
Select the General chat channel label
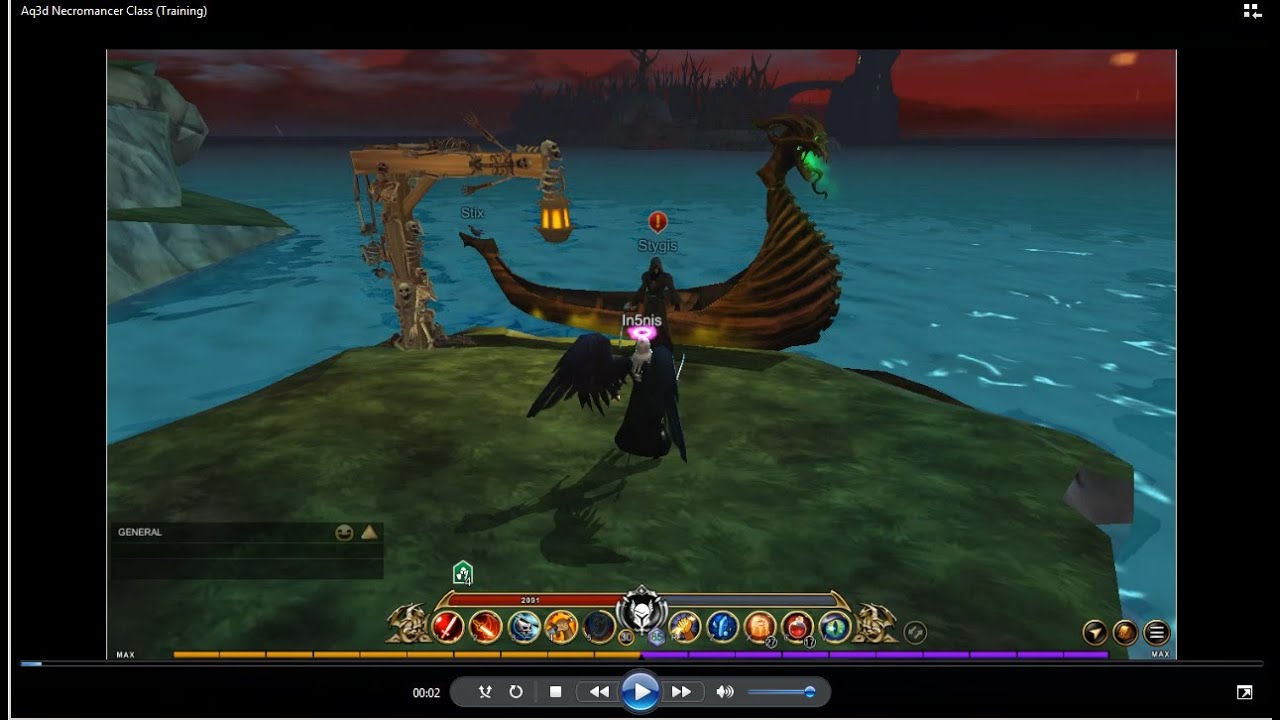point(140,533)
